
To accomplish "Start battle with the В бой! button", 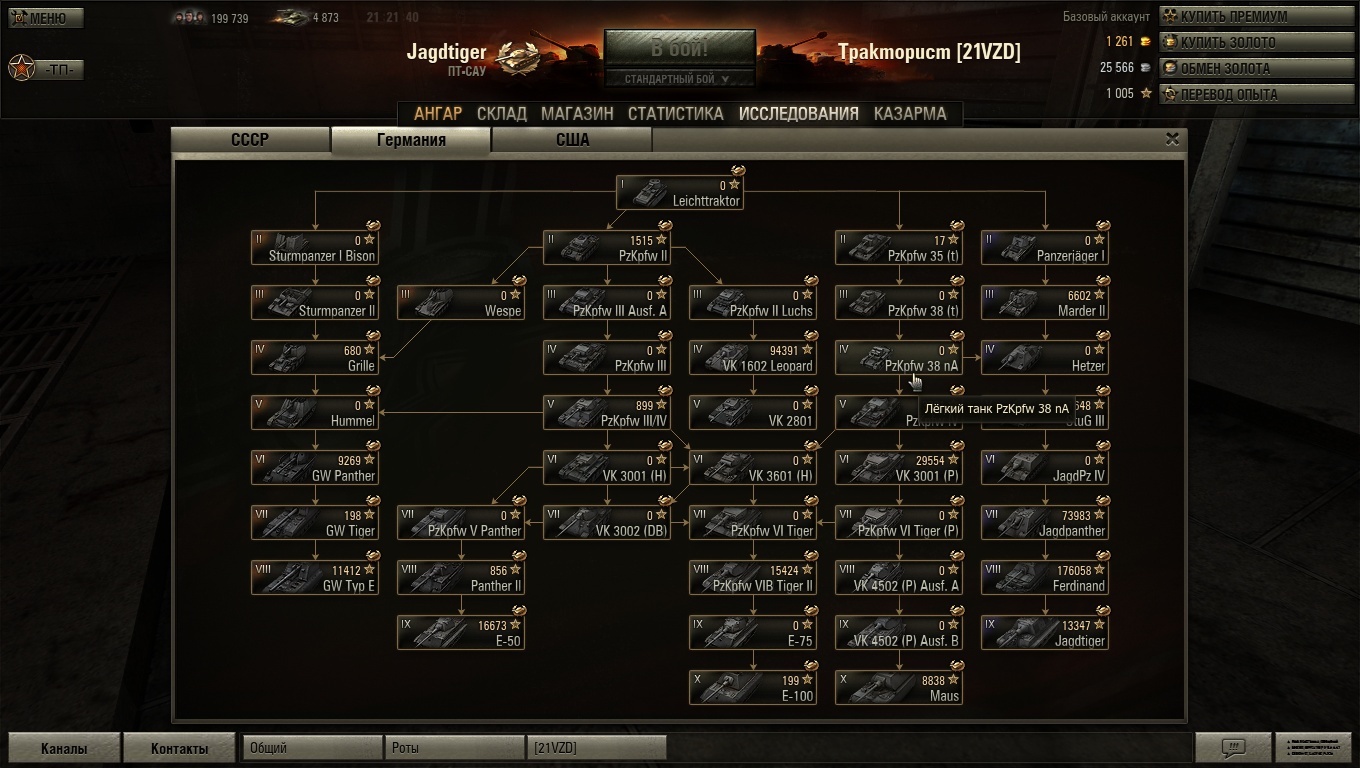I will point(679,49).
